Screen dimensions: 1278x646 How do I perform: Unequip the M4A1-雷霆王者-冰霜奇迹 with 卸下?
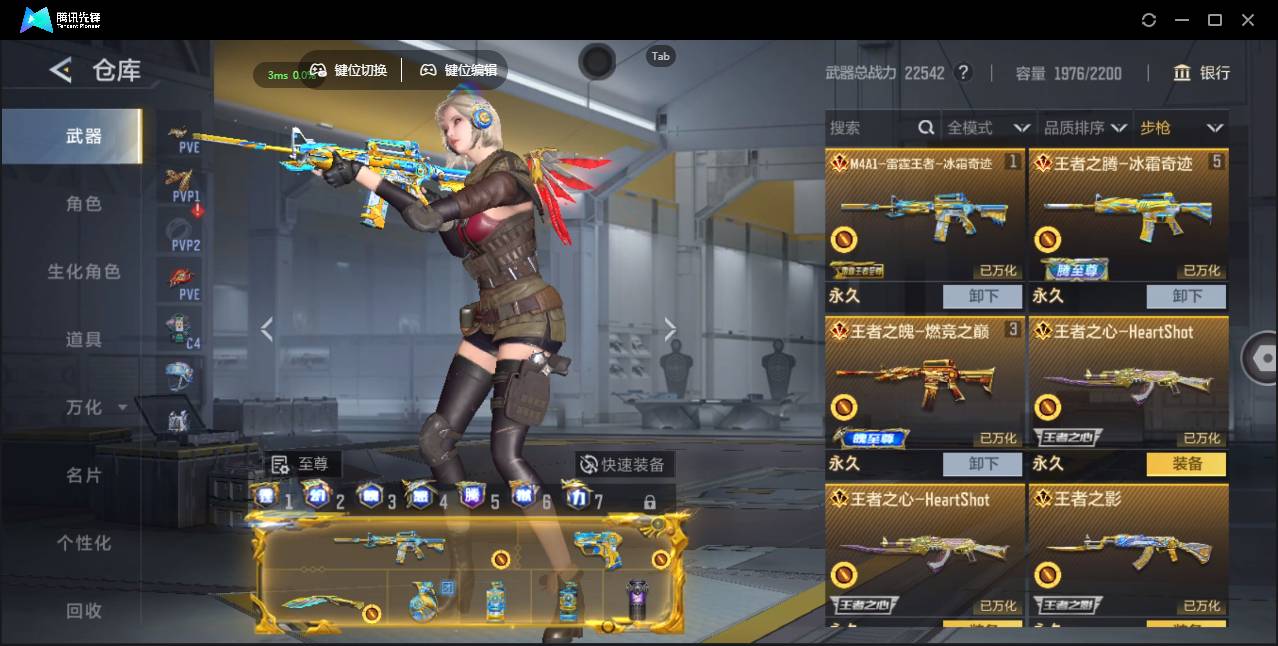point(983,296)
